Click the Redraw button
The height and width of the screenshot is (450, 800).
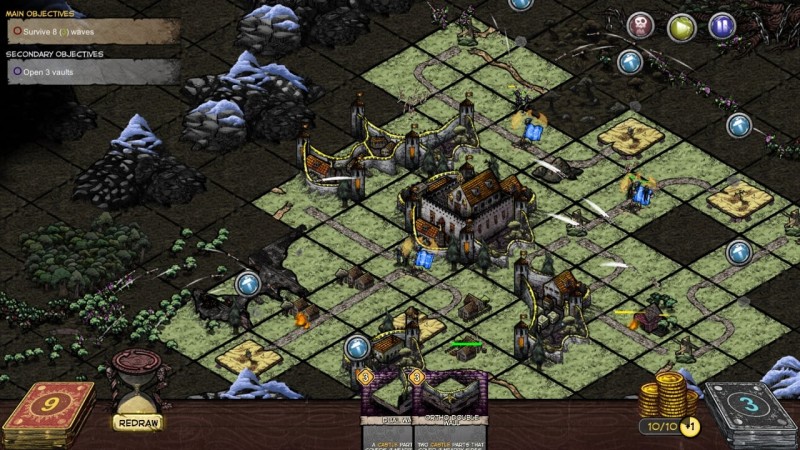pos(138,423)
